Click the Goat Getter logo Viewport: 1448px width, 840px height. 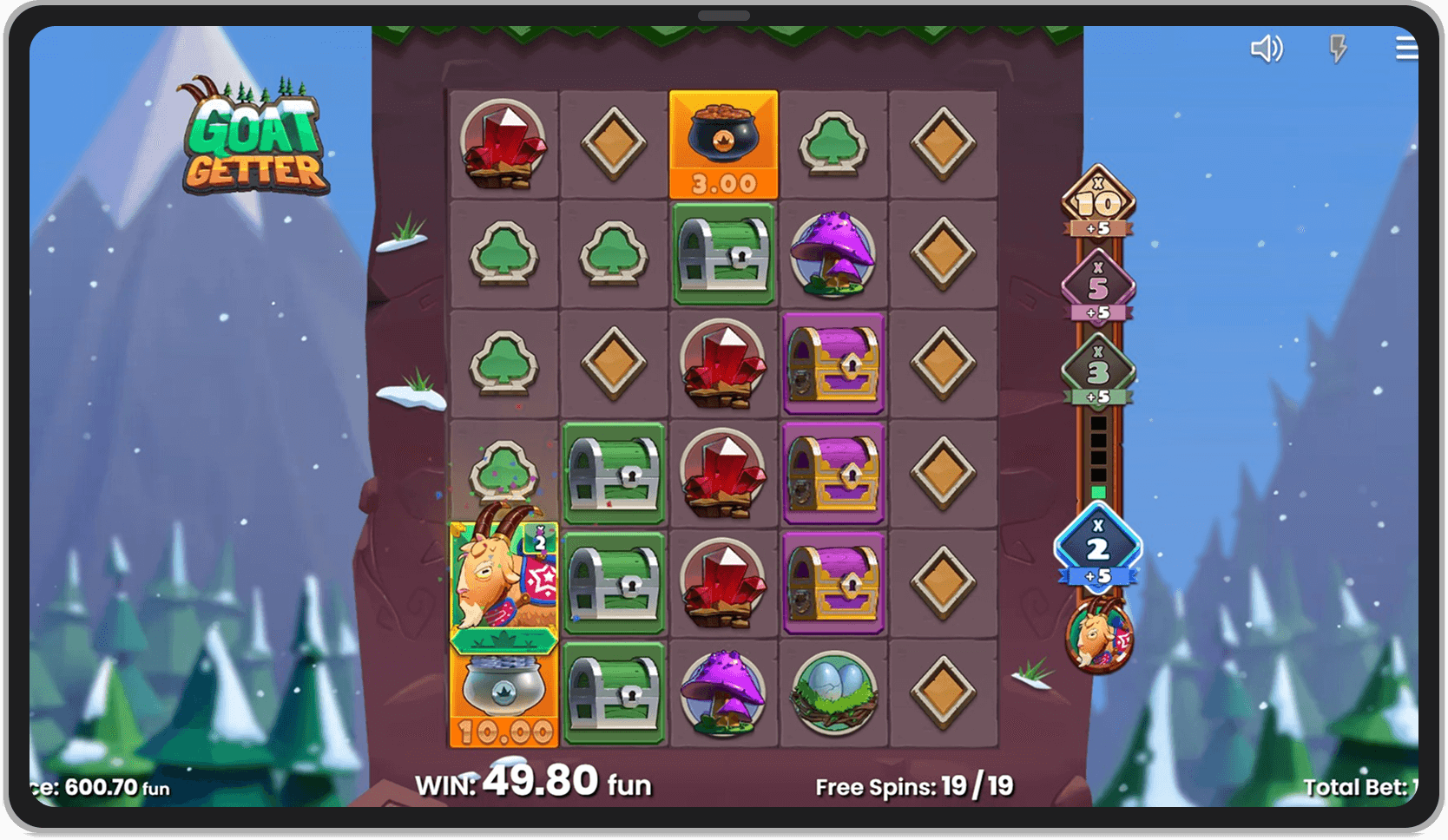(x=253, y=139)
